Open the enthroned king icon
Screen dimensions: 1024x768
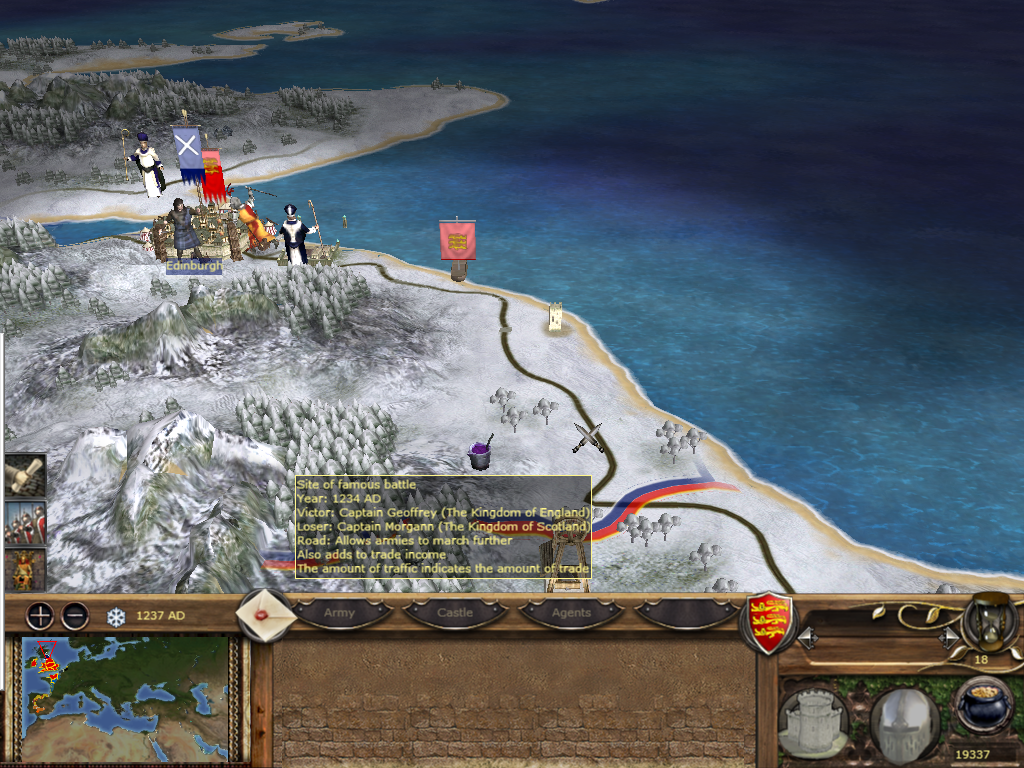[x=24, y=568]
